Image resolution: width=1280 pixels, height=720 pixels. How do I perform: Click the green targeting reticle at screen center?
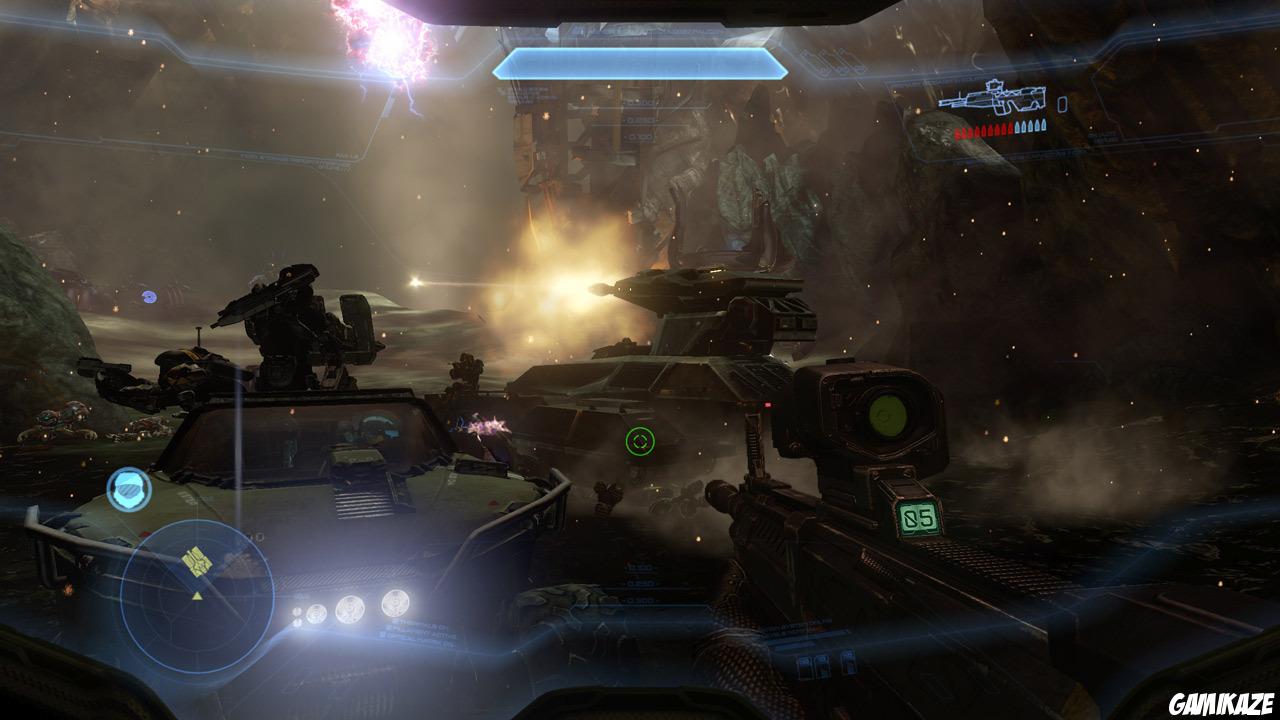[638, 440]
